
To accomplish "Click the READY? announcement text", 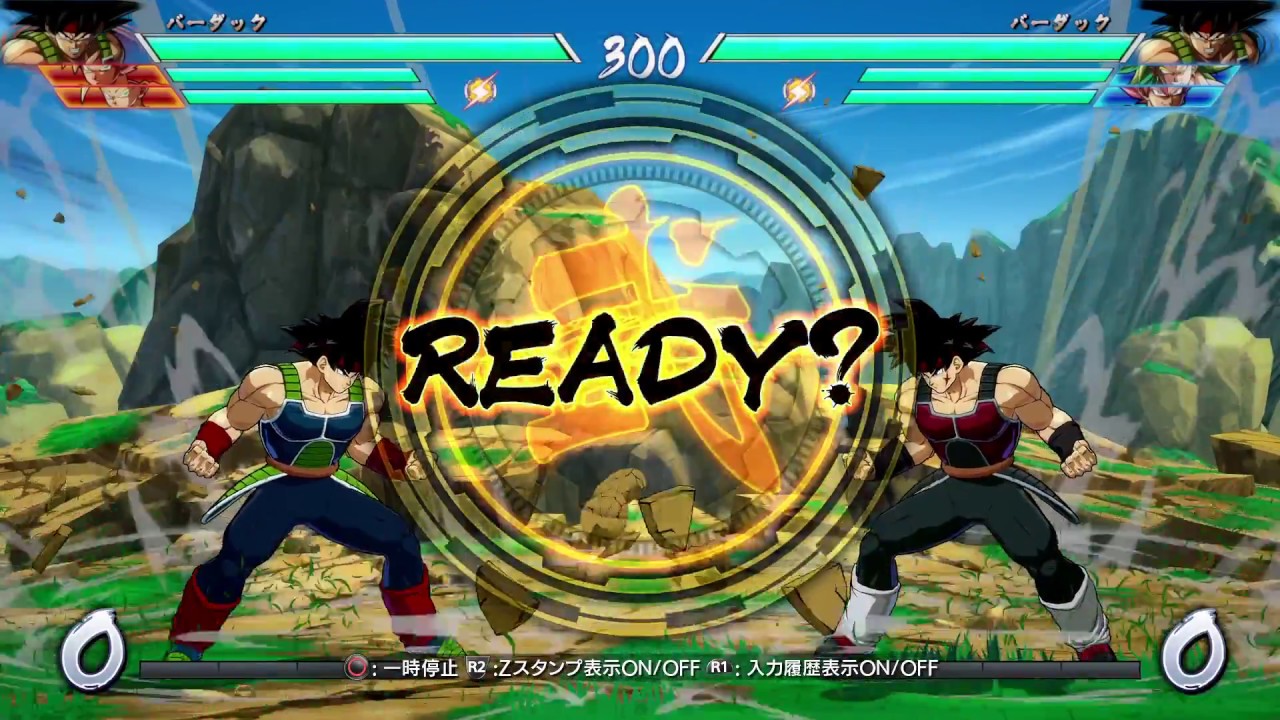I will tap(640, 360).
